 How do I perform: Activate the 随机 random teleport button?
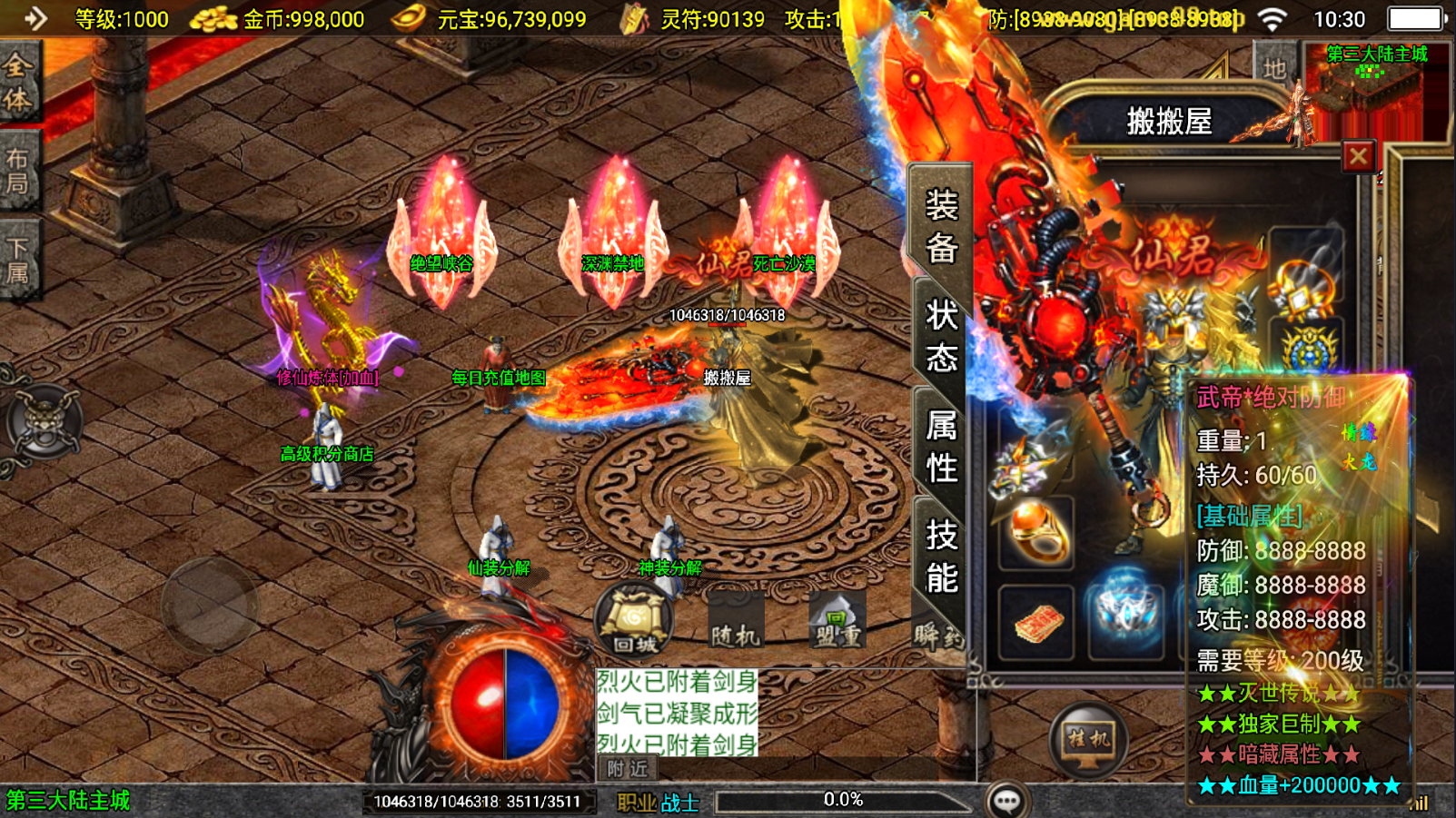[x=735, y=626]
